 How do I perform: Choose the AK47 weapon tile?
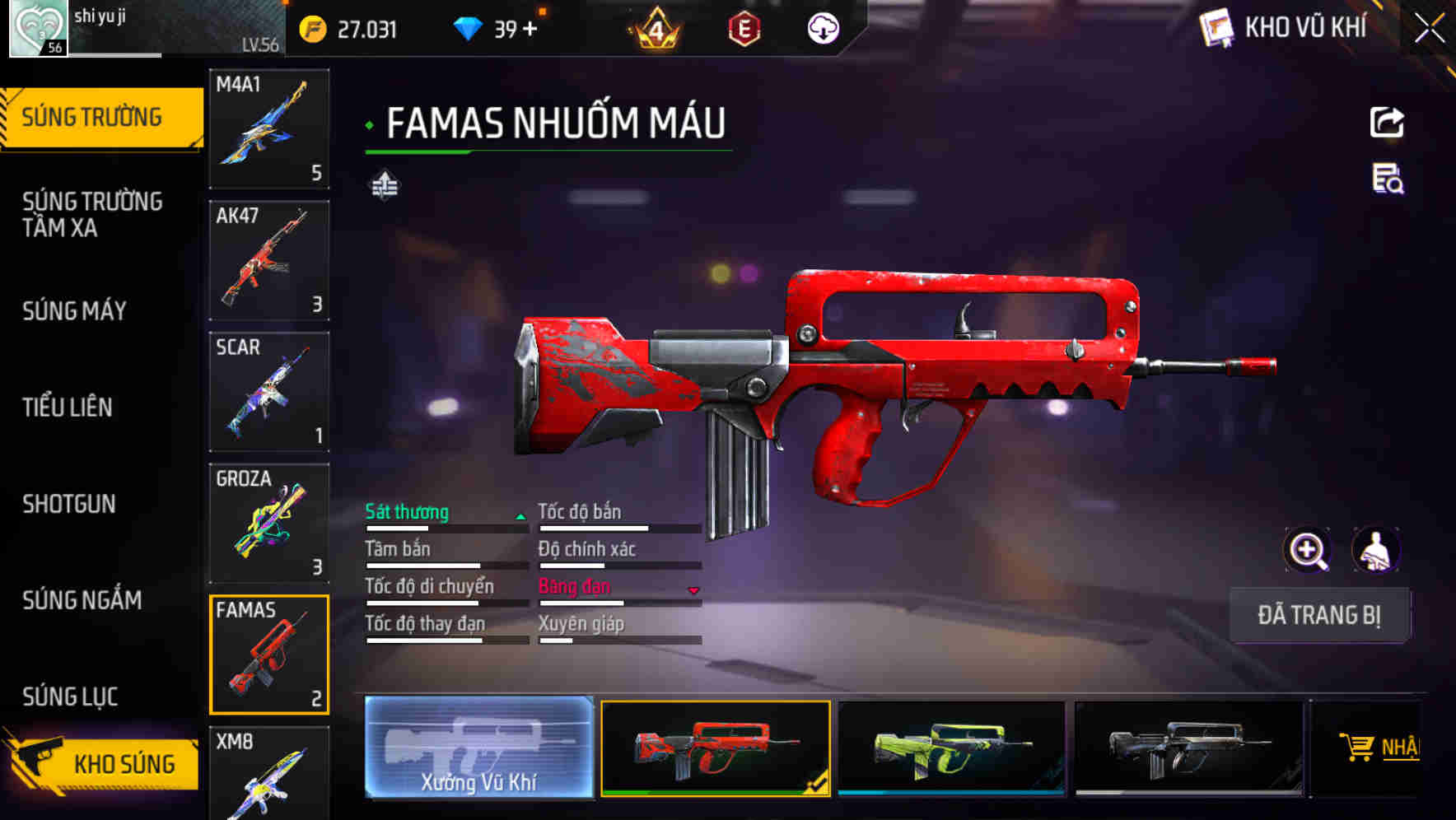(x=269, y=260)
